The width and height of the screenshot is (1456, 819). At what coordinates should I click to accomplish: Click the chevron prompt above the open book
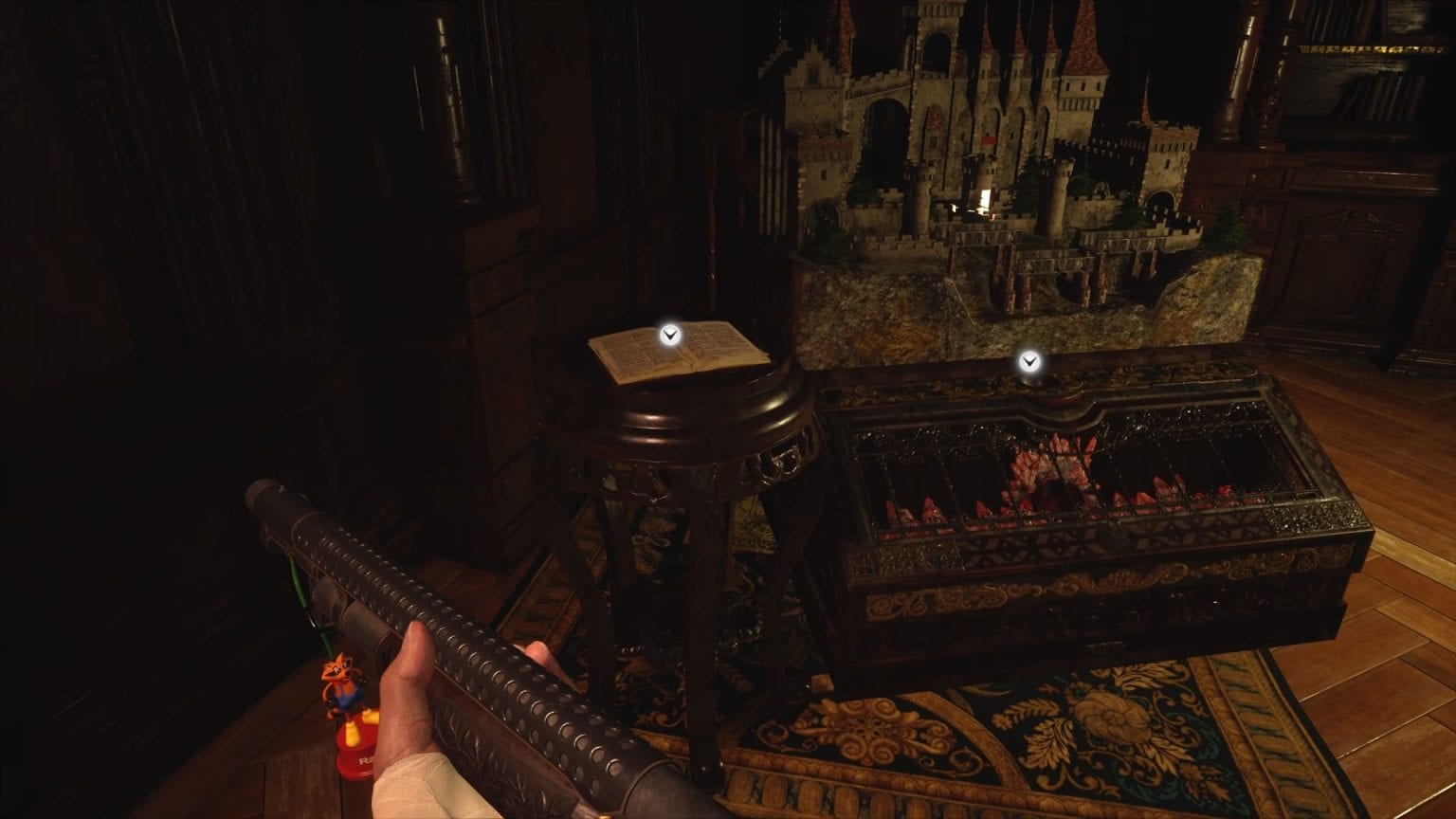click(x=669, y=334)
